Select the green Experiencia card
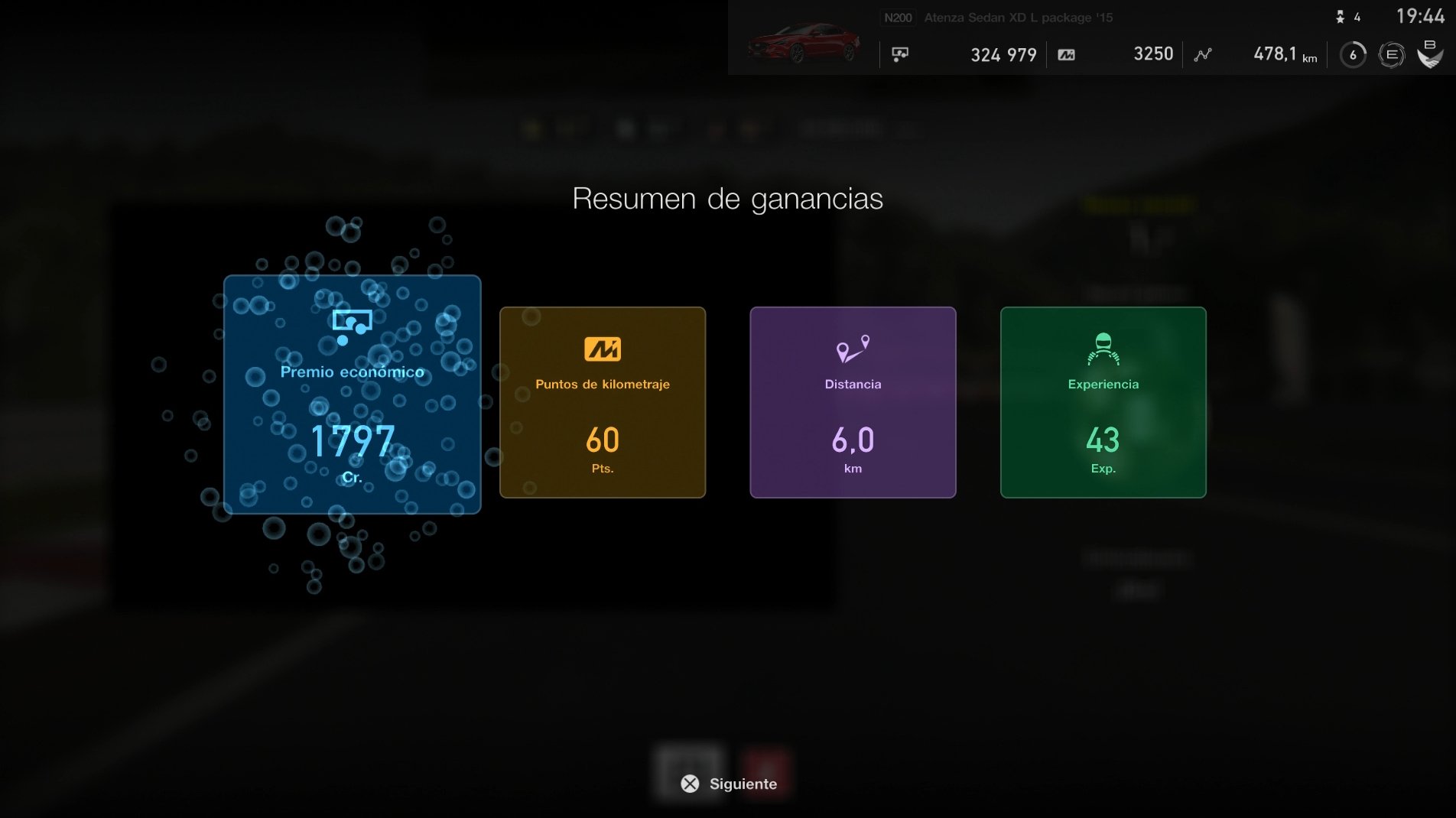This screenshot has width=1456, height=818. [x=1103, y=403]
